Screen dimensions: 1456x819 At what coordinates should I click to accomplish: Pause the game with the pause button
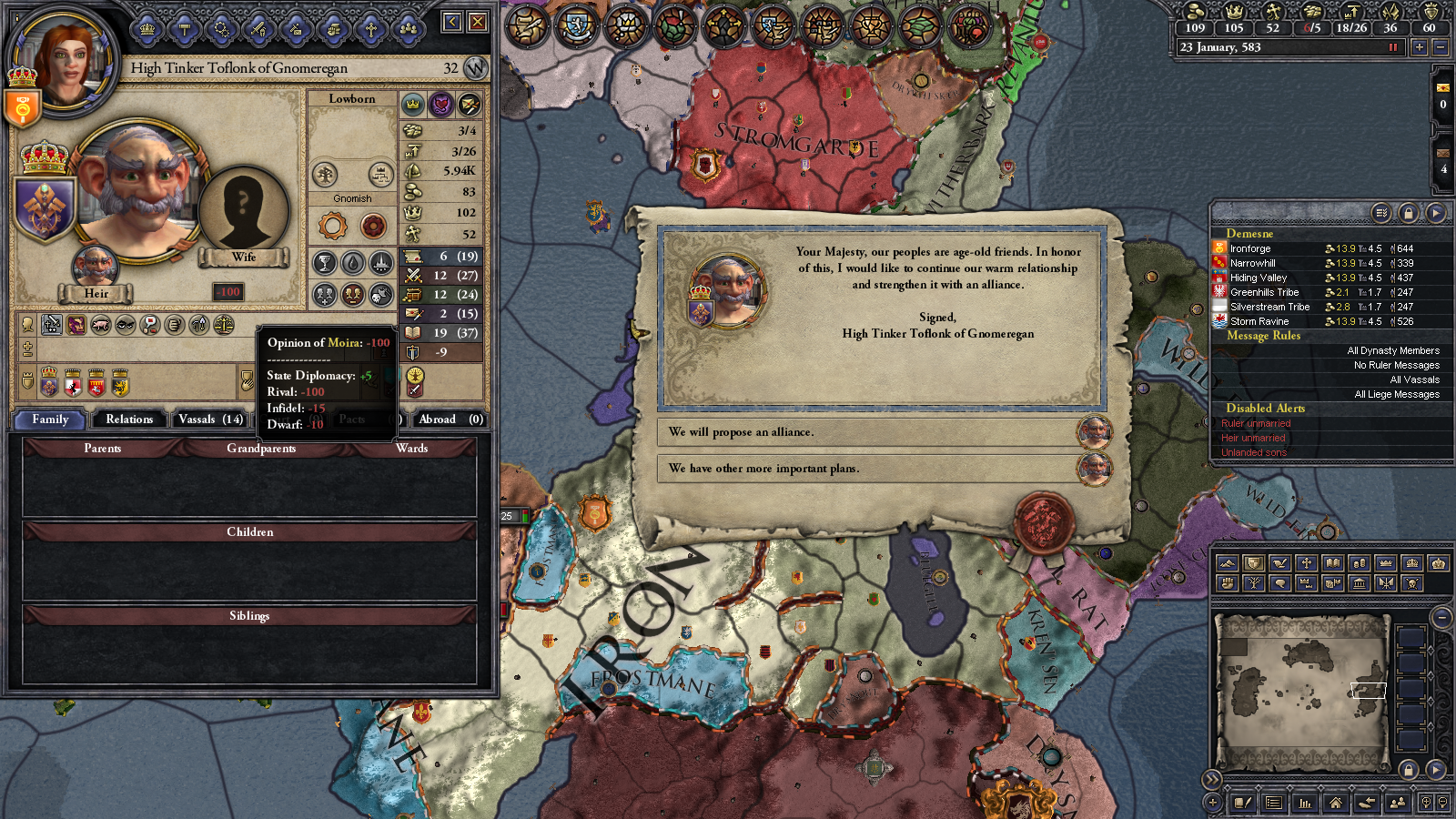(x=1392, y=47)
